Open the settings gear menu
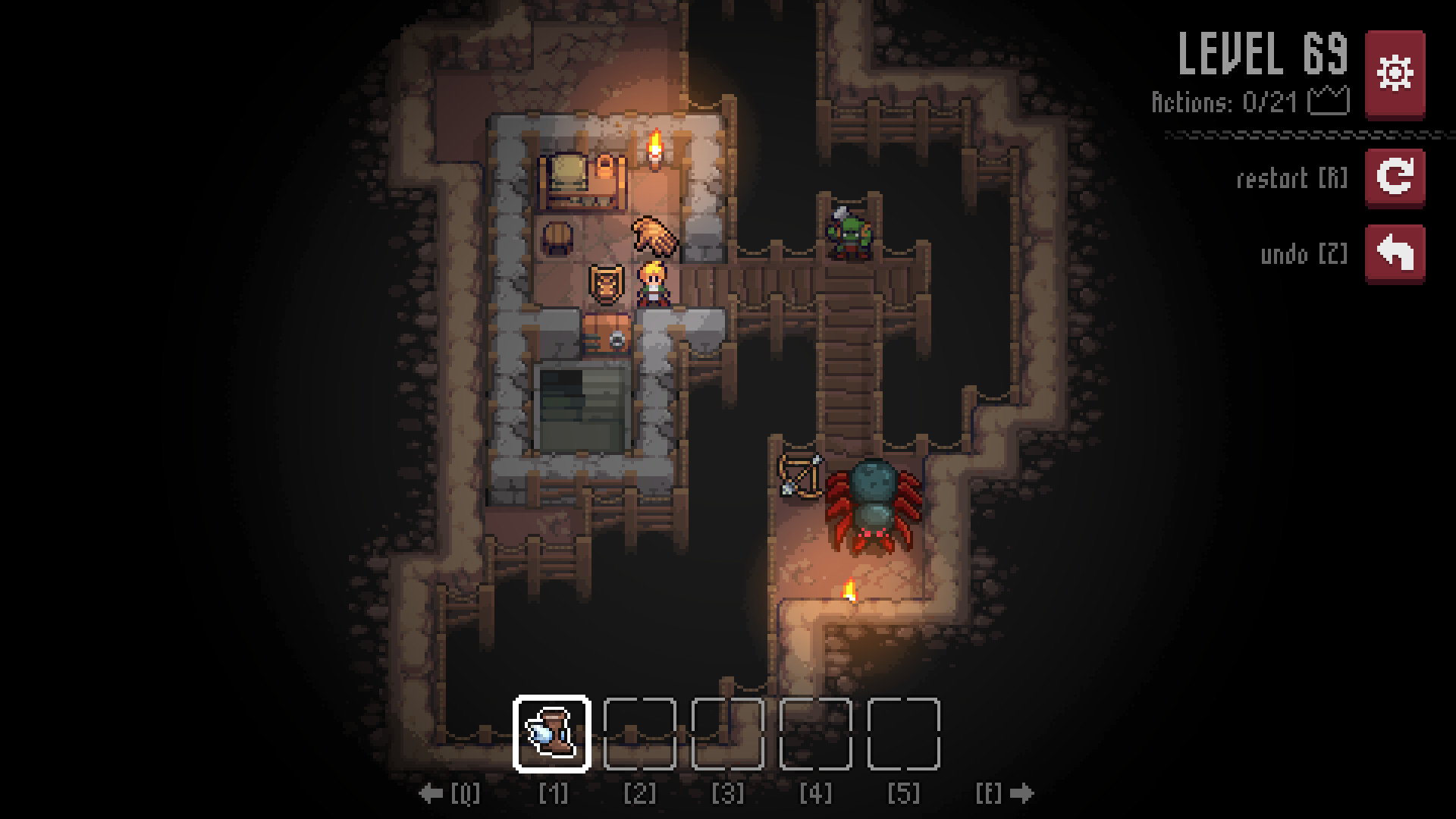The height and width of the screenshot is (819, 1456). tap(1398, 71)
